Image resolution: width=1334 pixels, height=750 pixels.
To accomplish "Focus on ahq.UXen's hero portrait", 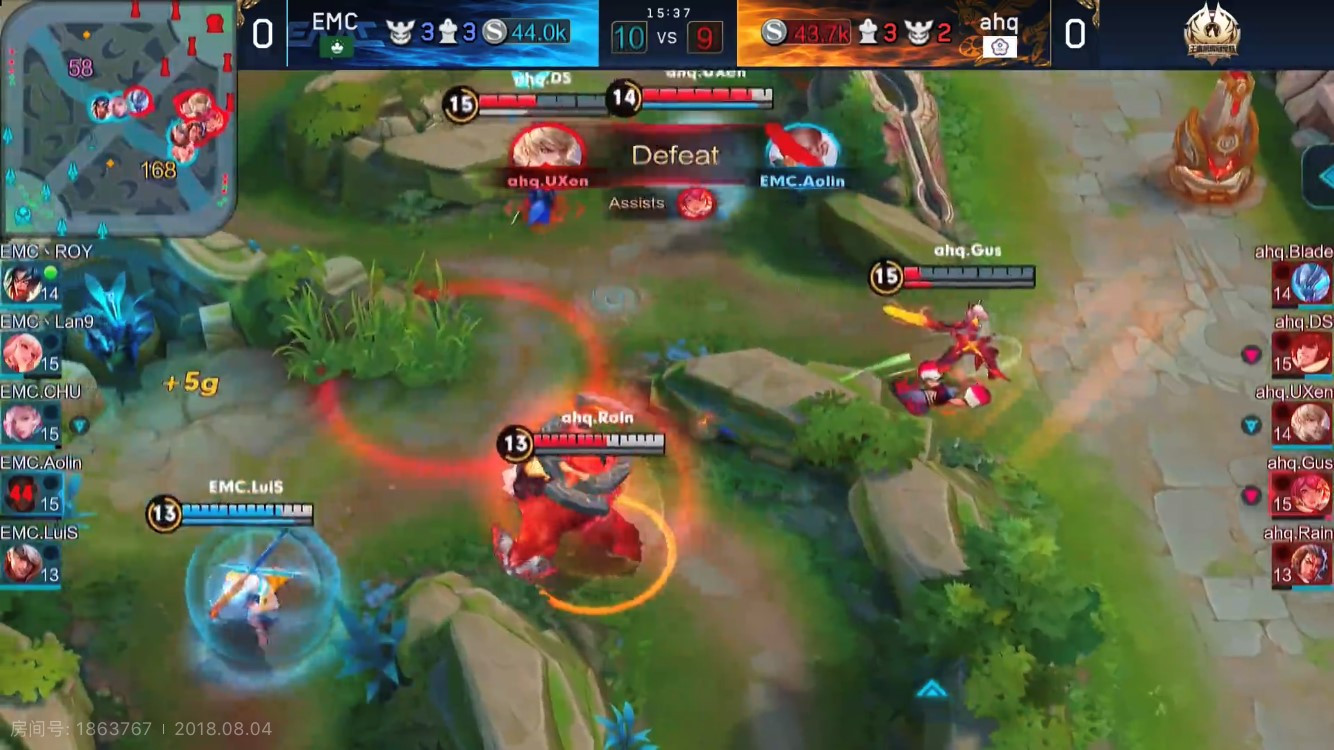I will pos(1310,423).
